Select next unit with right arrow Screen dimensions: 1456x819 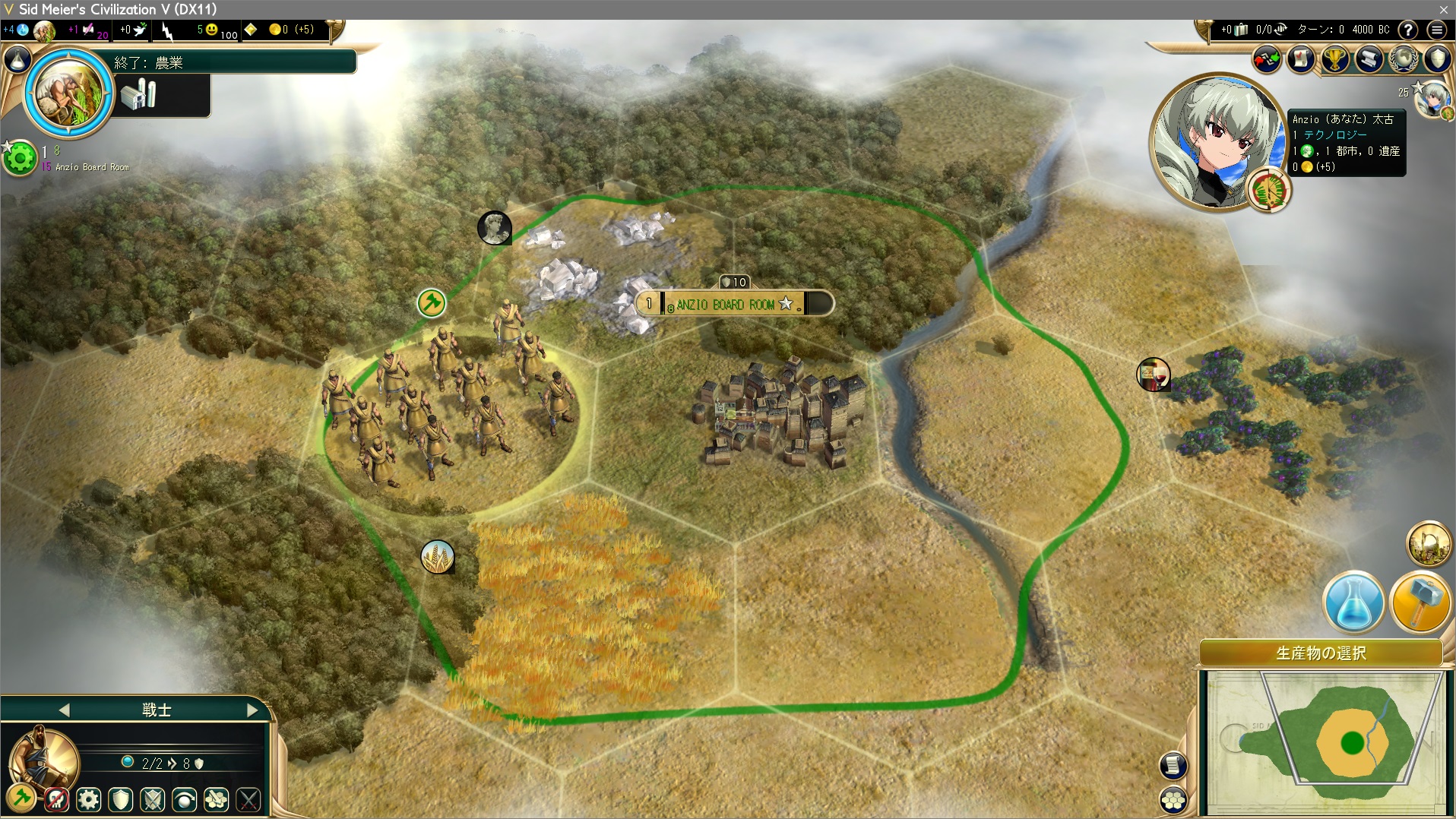252,710
